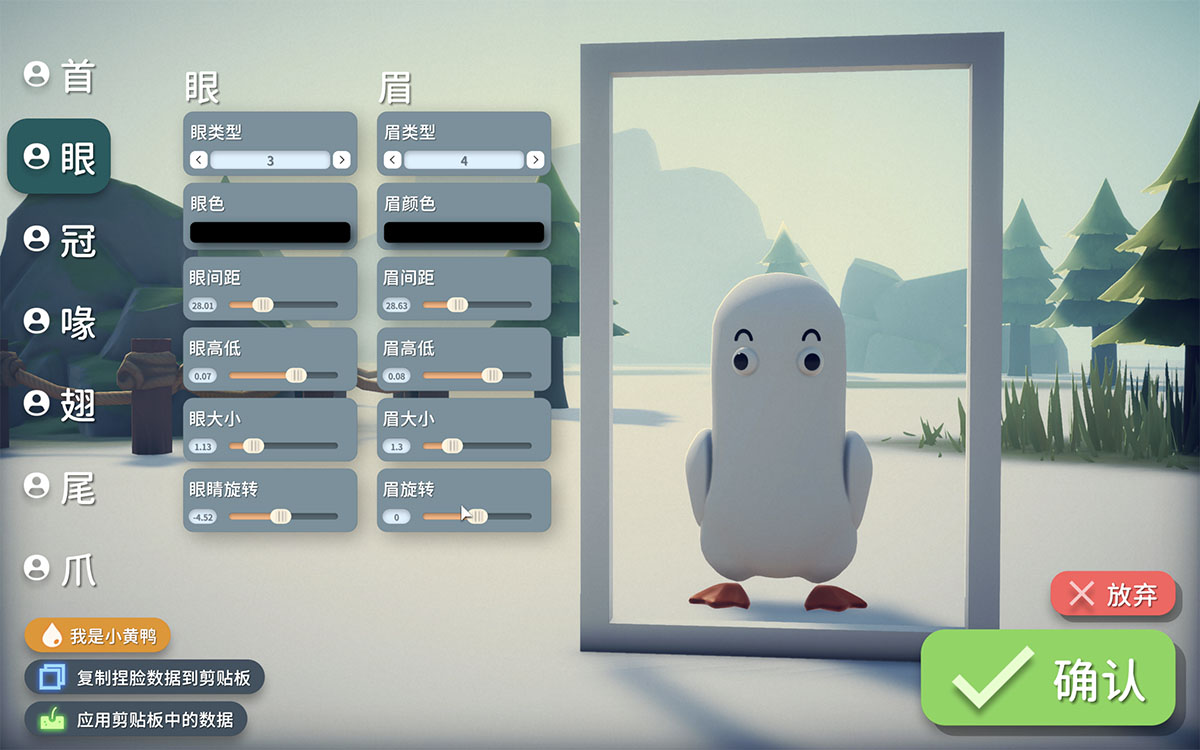The width and height of the screenshot is (1200, 750).
Task: Open the 冠 (crest) category tab
Action: [x=60, y=239]
